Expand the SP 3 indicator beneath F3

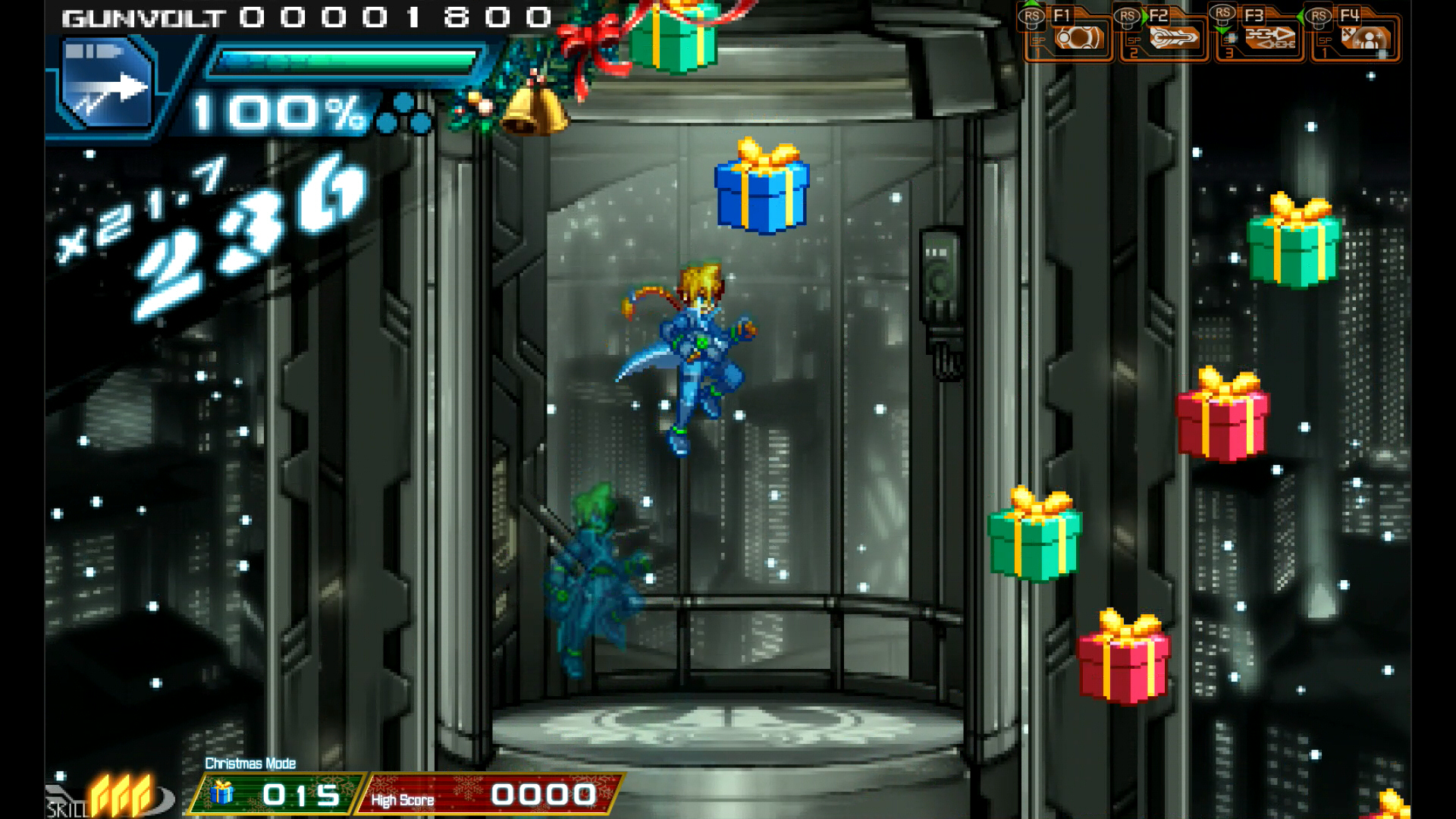(x=1230, y=48)
